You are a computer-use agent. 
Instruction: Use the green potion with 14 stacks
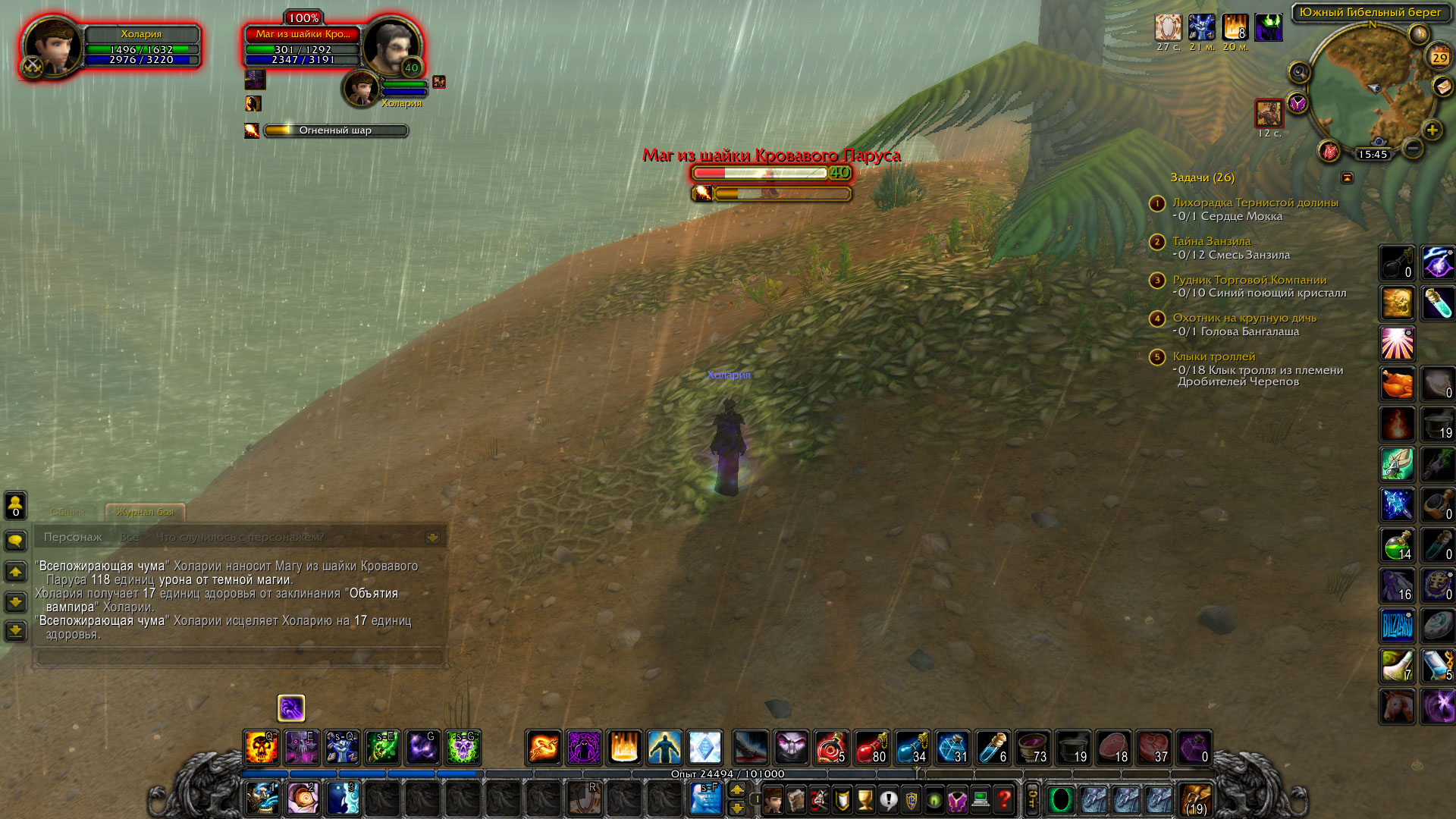tap(1397, 544)
